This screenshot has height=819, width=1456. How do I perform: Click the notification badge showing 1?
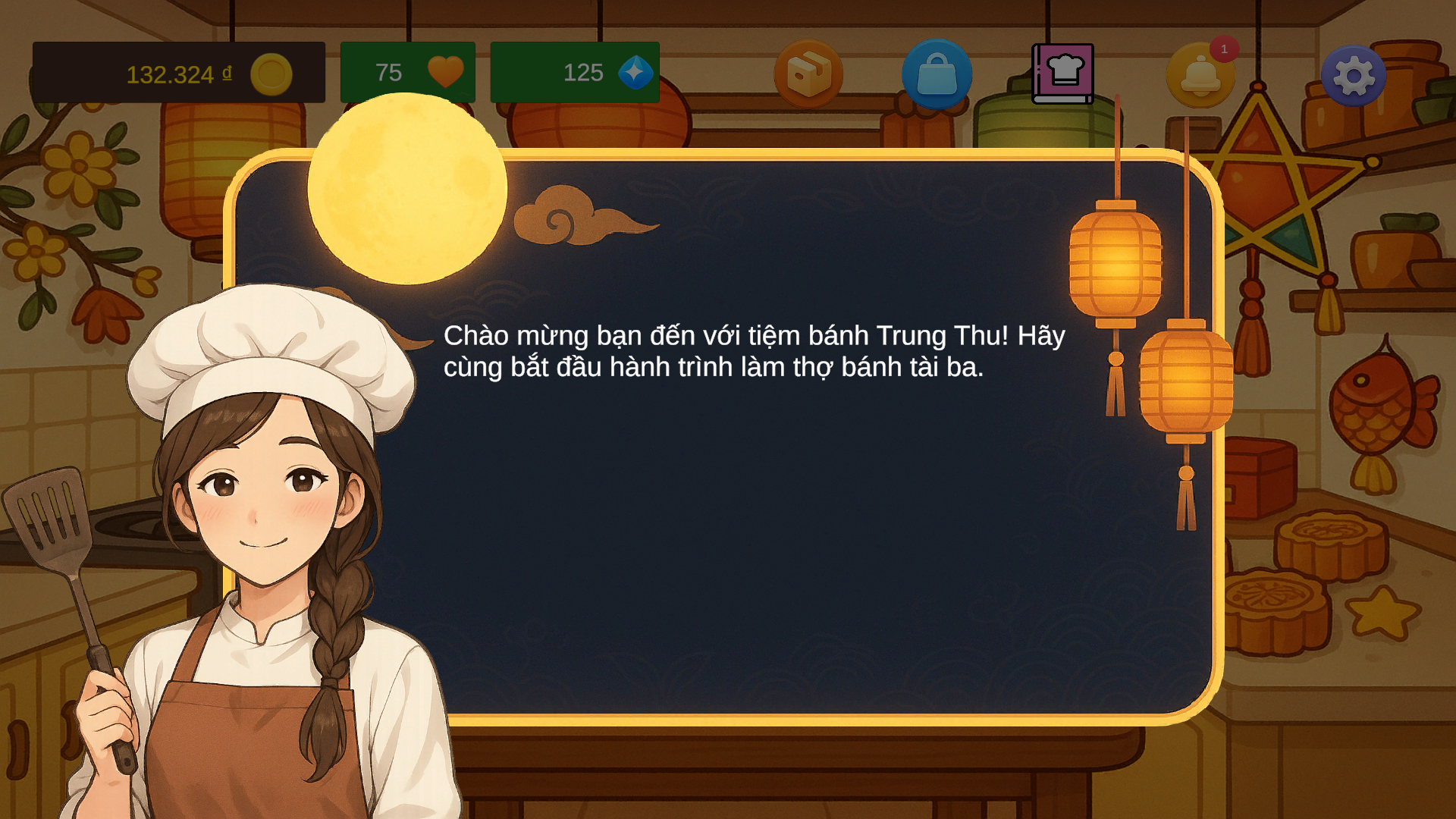pyautogui.click(x=1226, y=49)
